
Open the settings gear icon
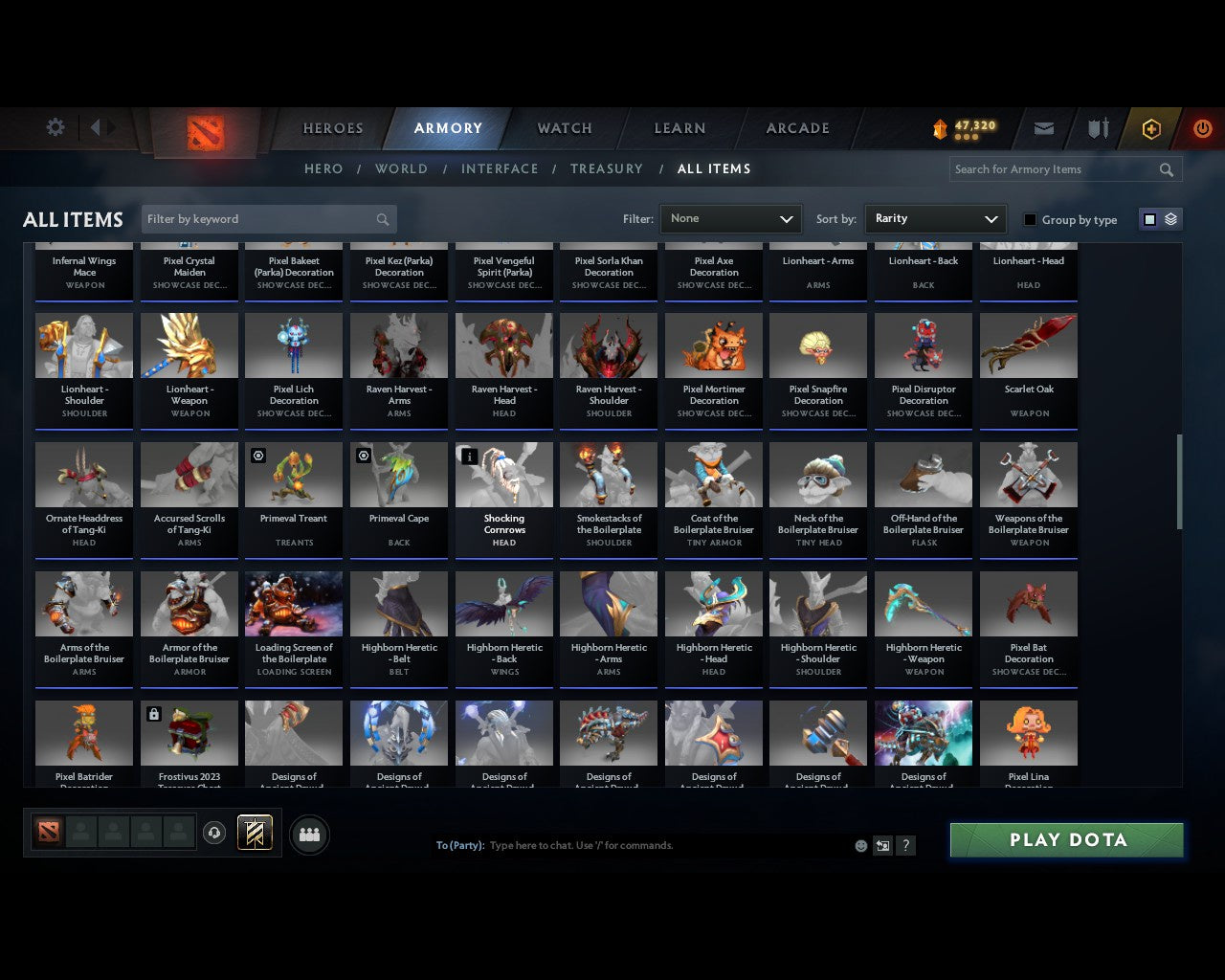point(56,126)
